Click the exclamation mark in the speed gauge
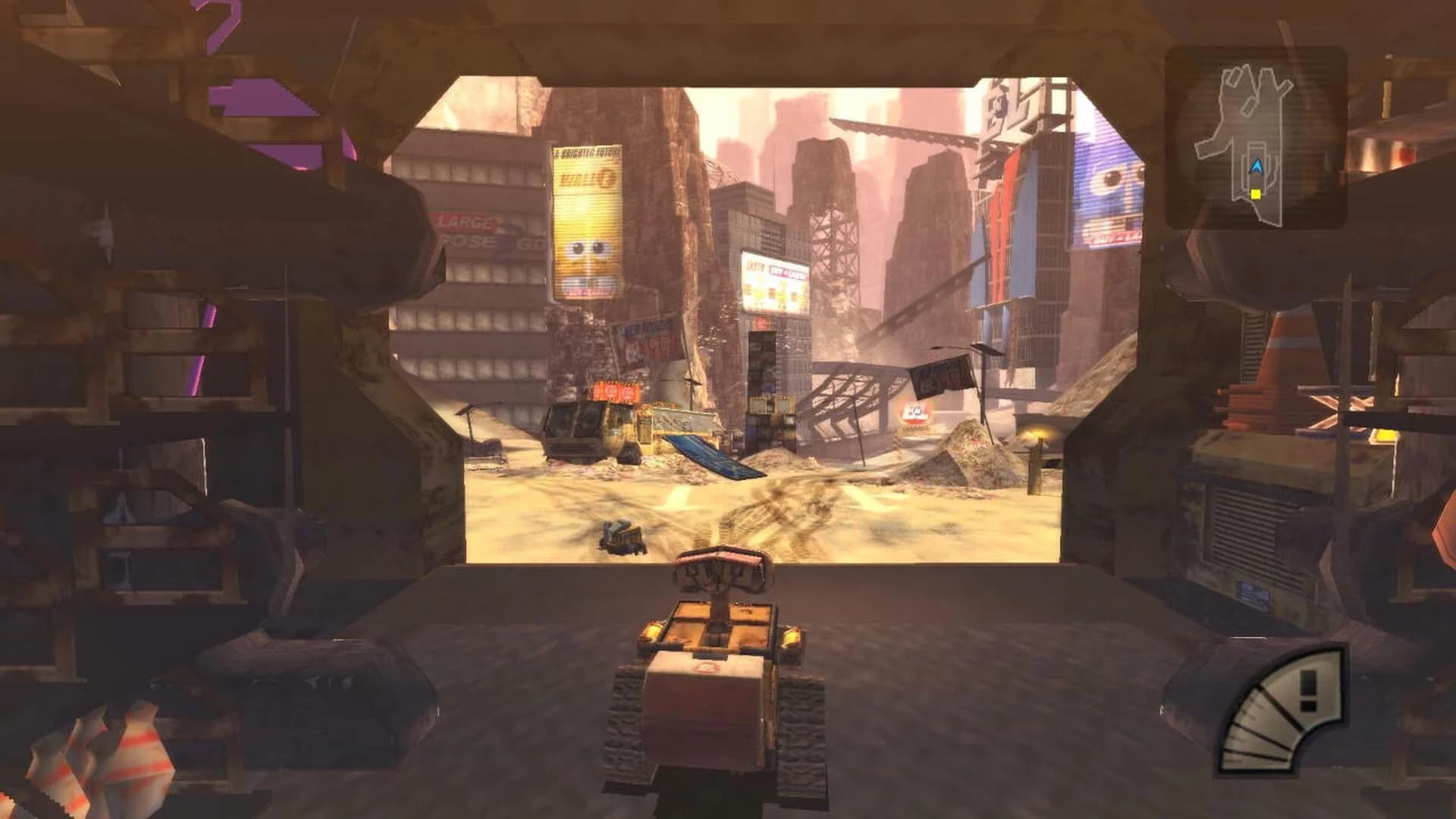This screenshot has width=1456, height=819. tap(1309, 692)
